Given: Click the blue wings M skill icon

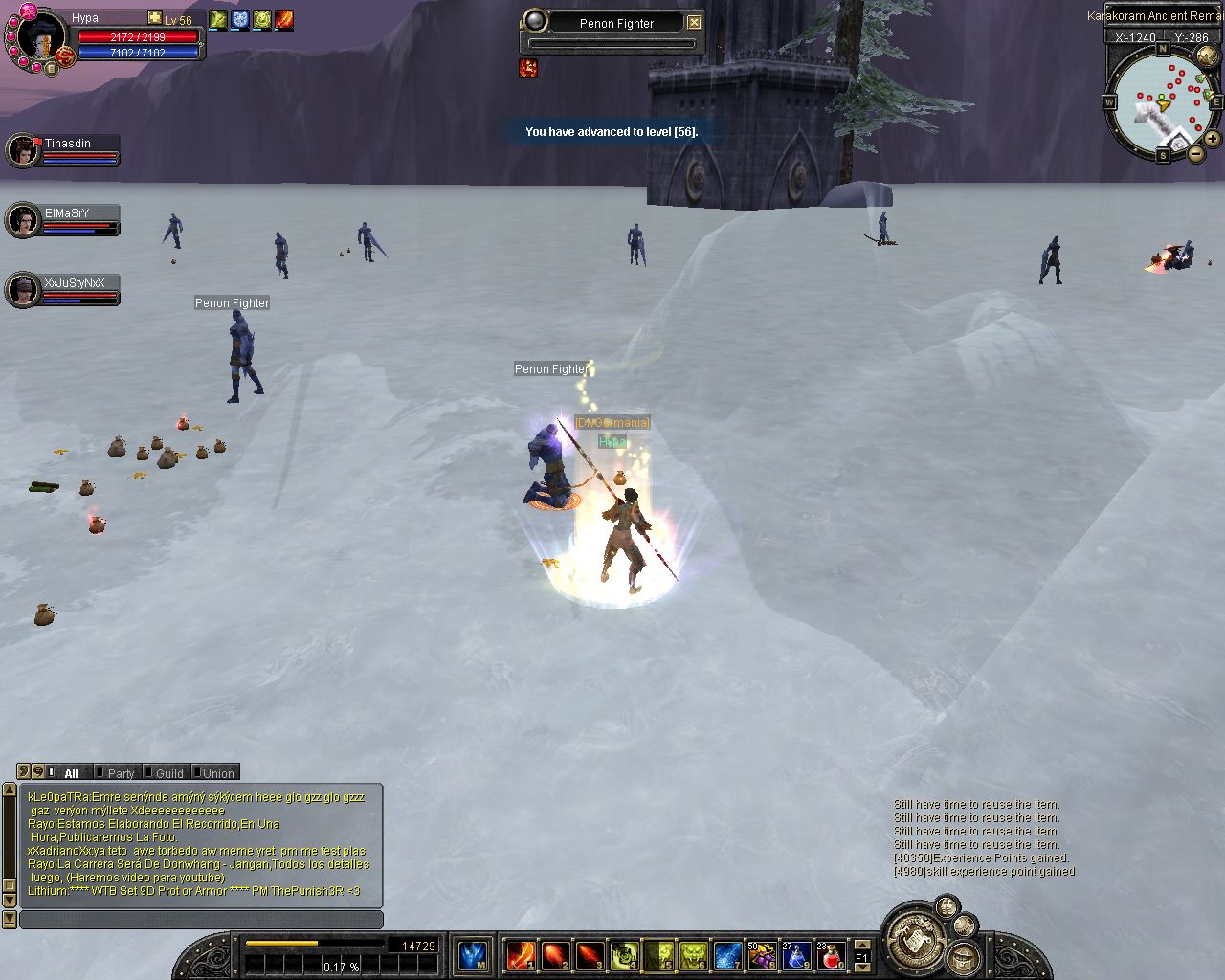Looking at the screenshot, I should click(473, 955).
